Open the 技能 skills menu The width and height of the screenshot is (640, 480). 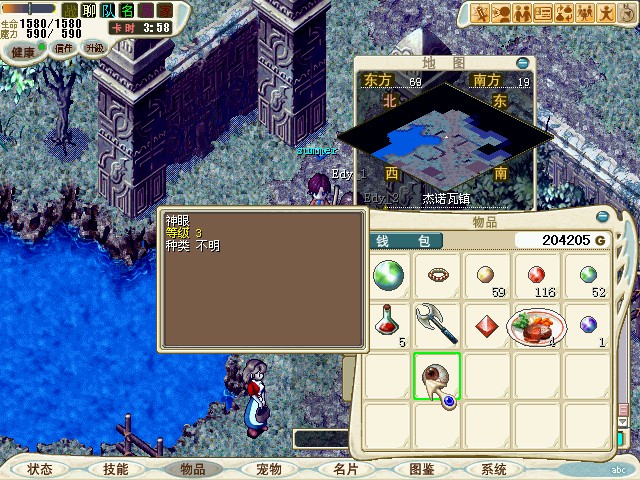pos(115,469)
